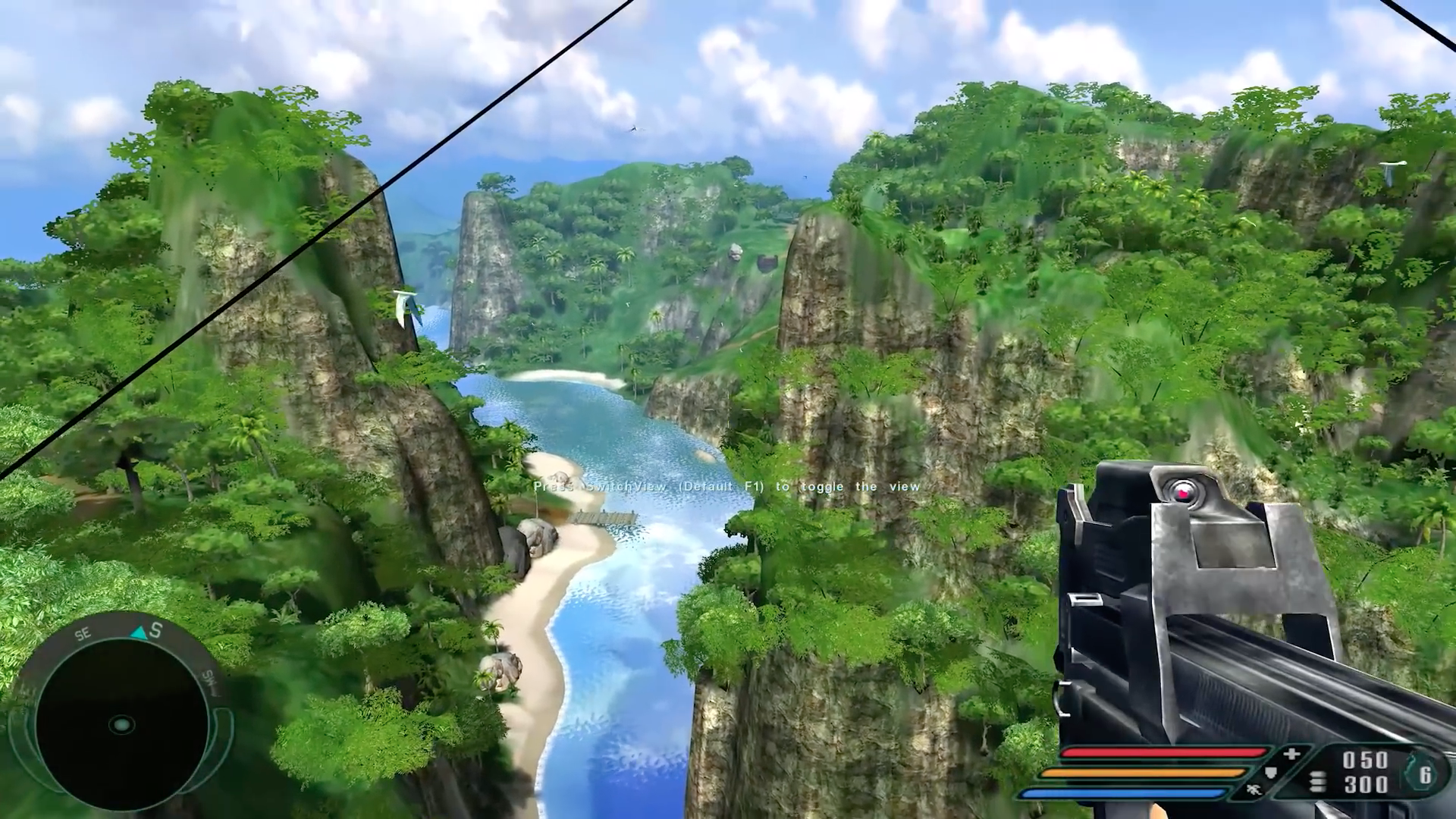Click the player dot at the compass center

click(122, 725)
